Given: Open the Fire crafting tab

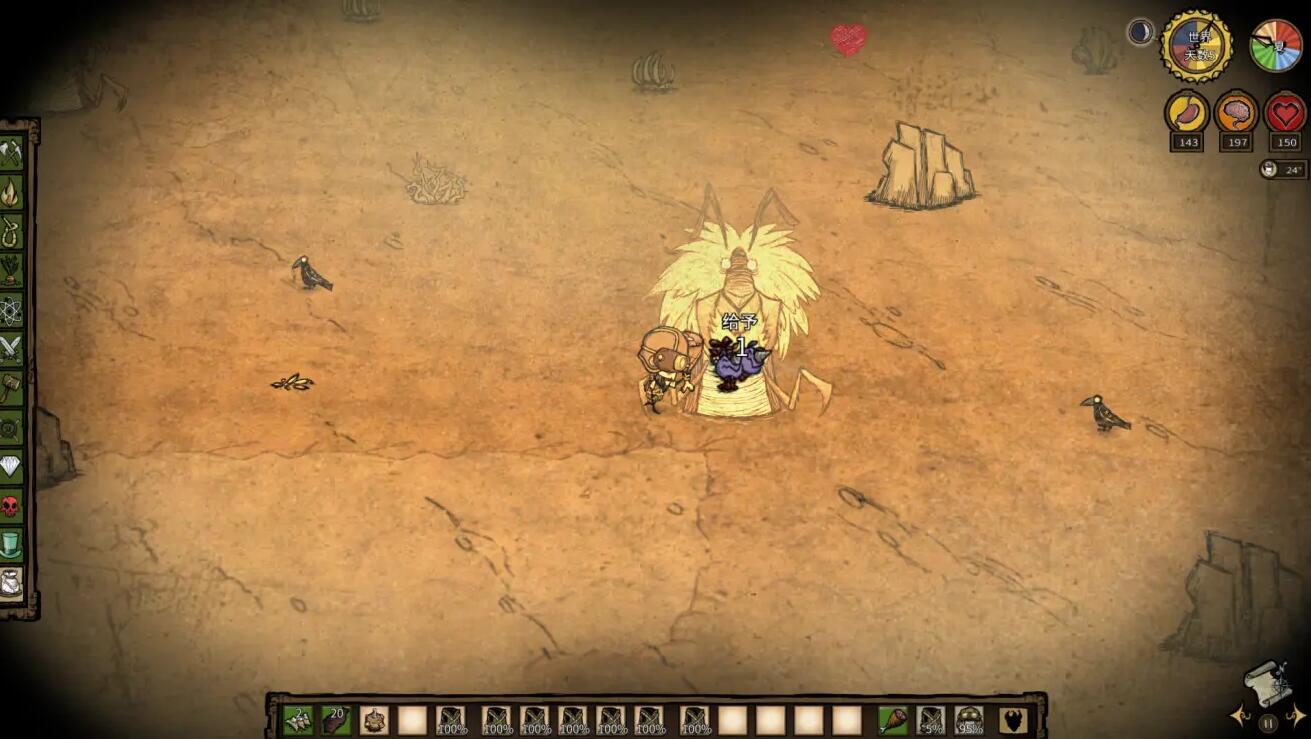Looking at the screenshot, I should coord(11,191).
